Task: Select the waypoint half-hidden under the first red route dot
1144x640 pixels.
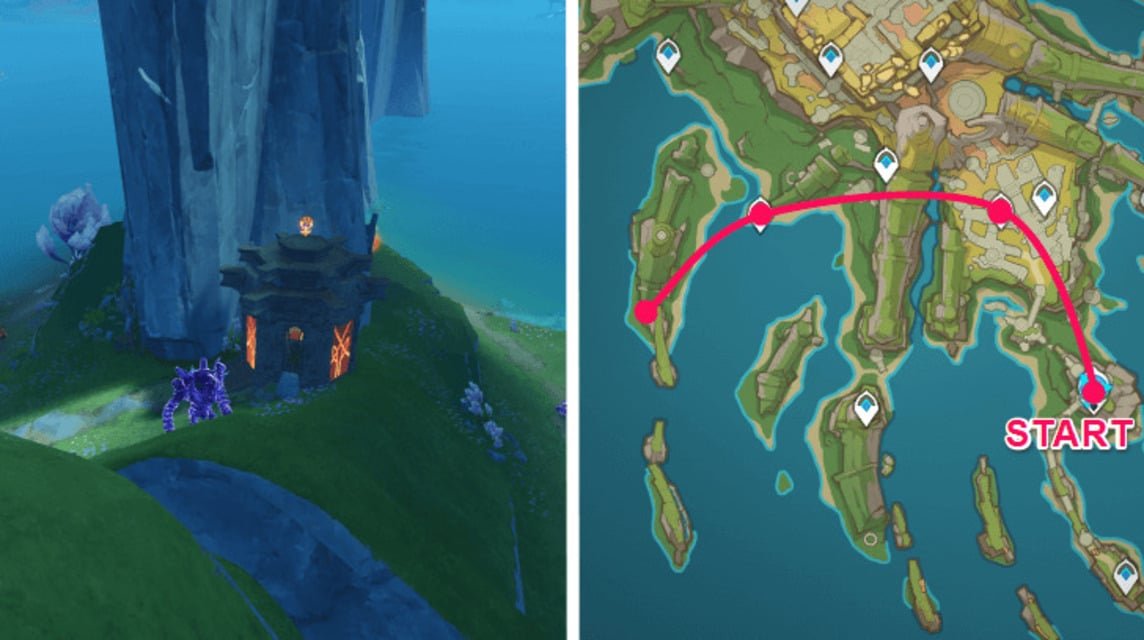Action: pyautogui.click(x=760, y=213)
